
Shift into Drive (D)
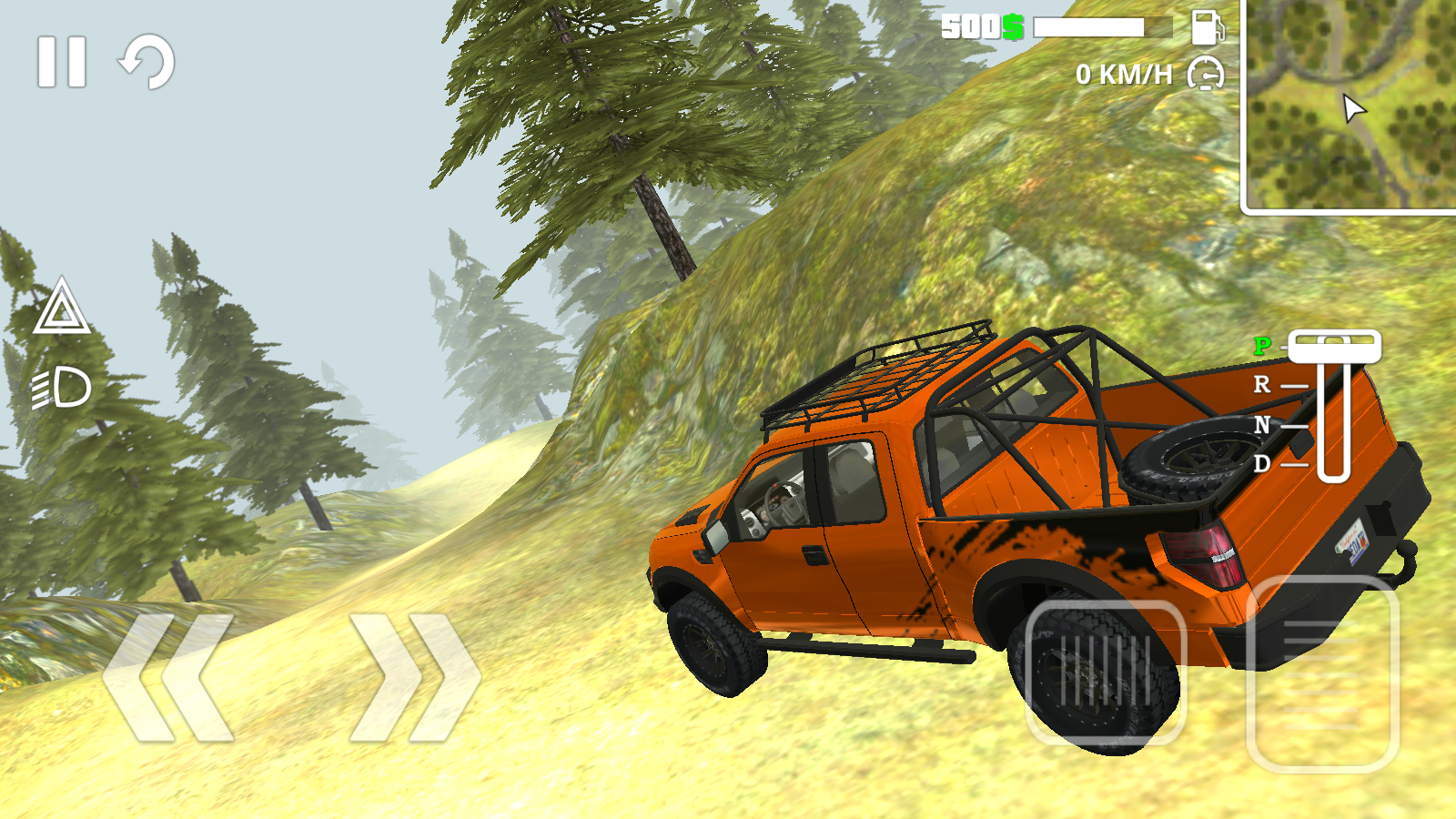coord(1263,465)
